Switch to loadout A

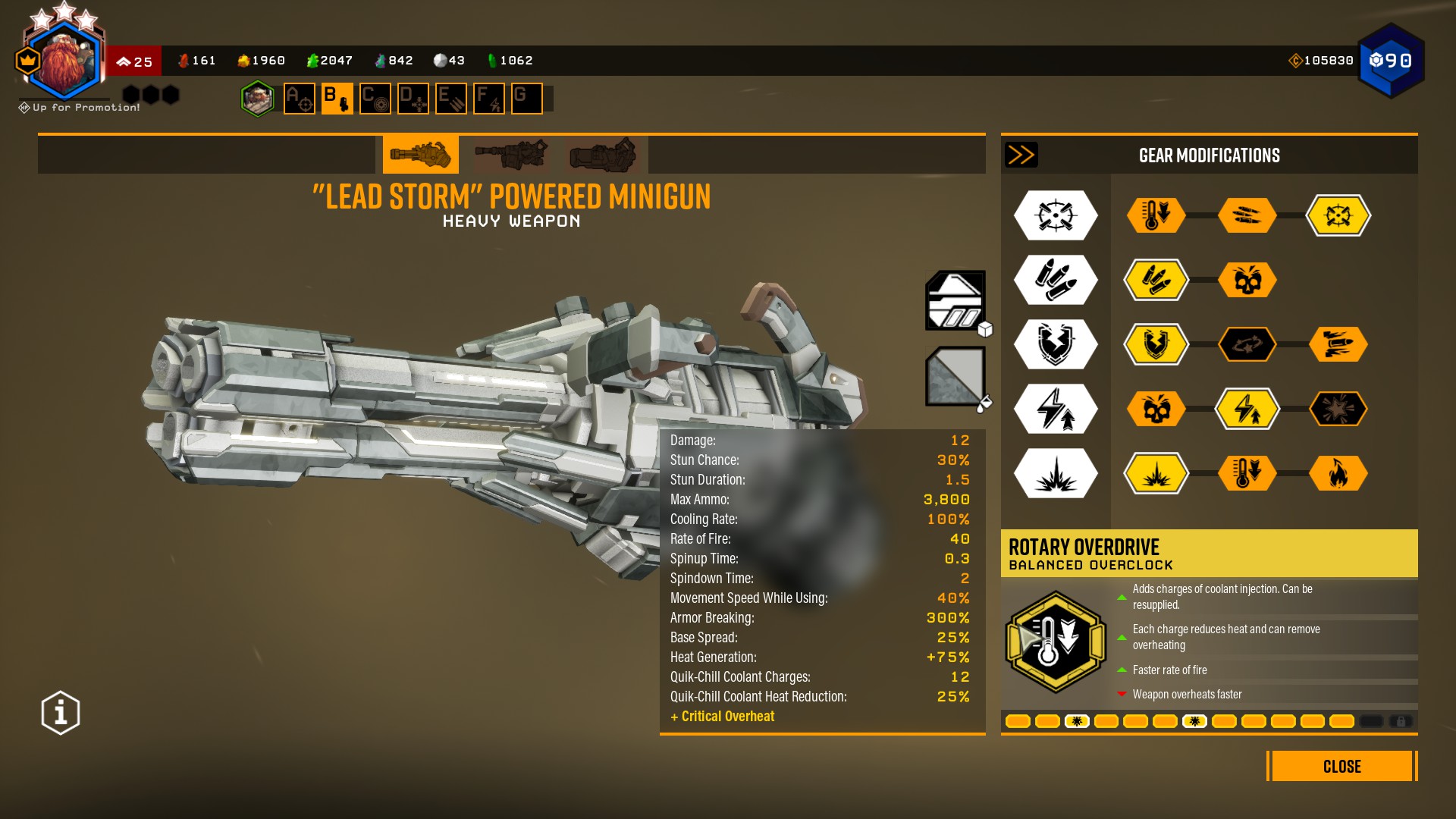point(300,99)
